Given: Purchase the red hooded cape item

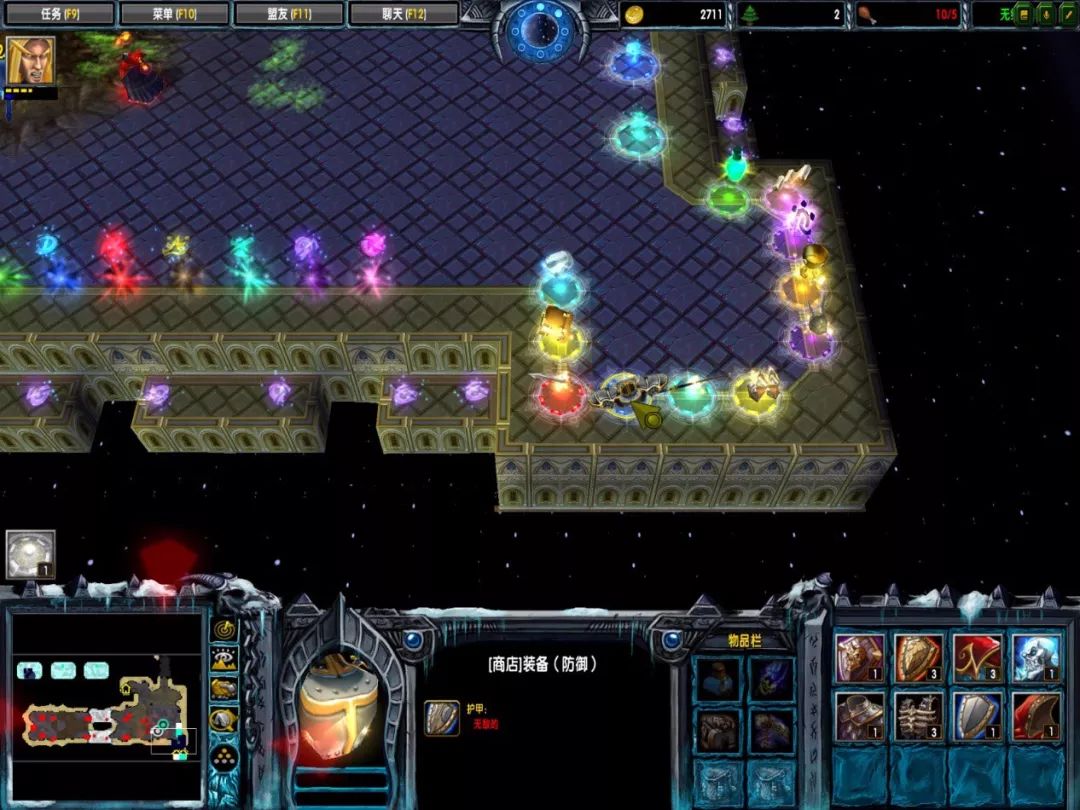Looking at the screenshot, I should tap(1036, 716).
